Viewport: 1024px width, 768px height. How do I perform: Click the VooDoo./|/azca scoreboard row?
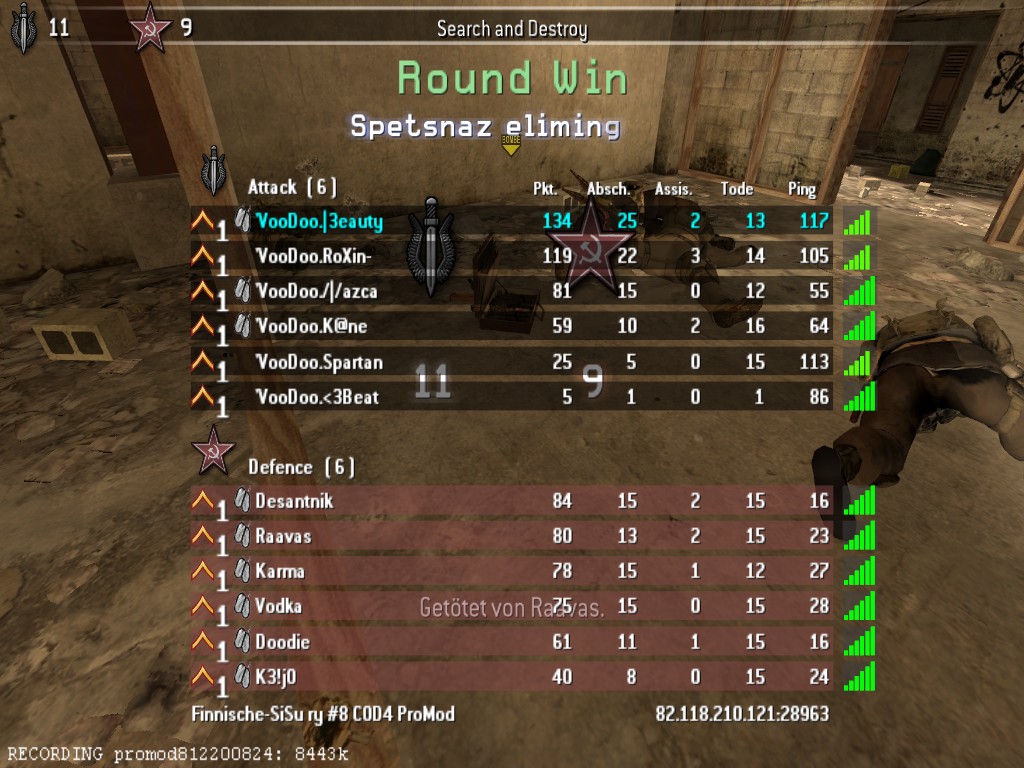click(316, 291)
